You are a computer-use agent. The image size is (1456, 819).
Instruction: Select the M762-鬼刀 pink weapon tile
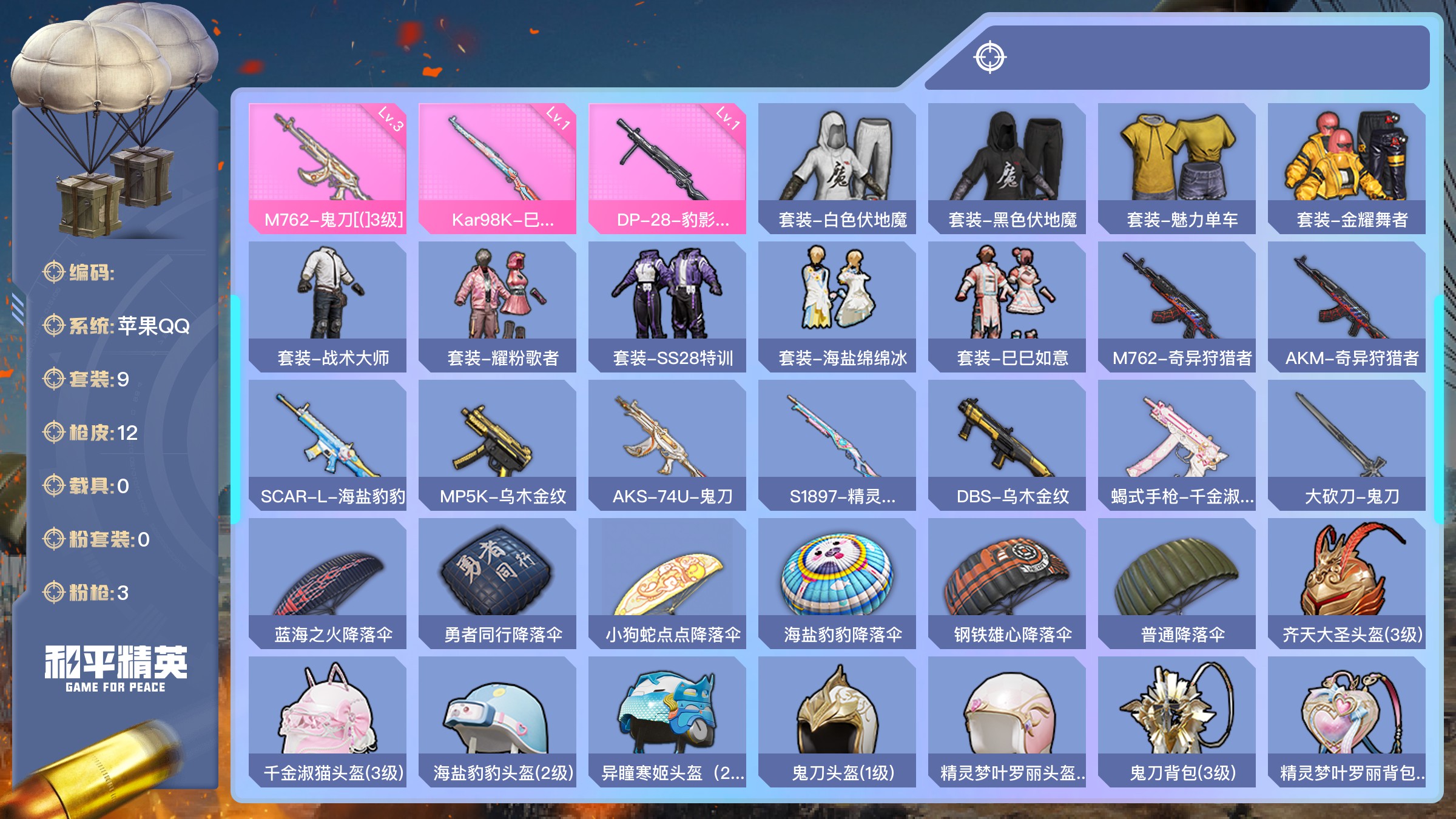[x=328, y=168]
